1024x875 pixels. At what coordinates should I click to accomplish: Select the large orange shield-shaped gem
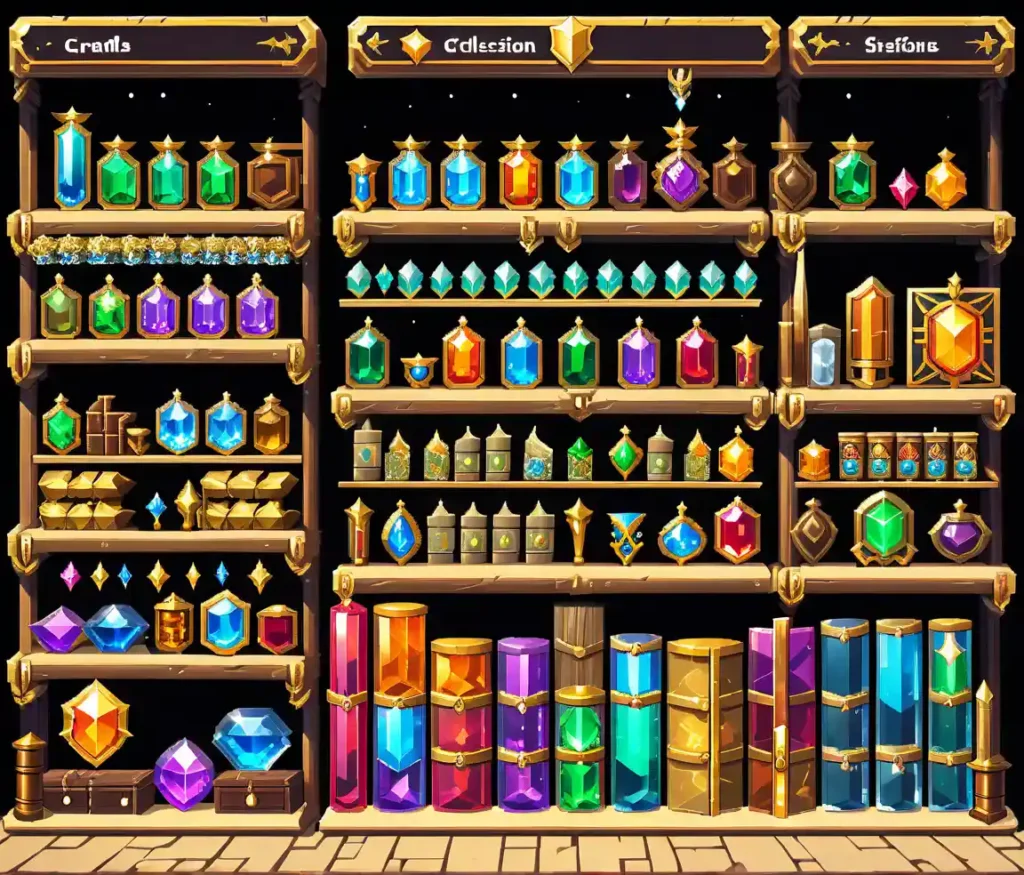point(95,721)
